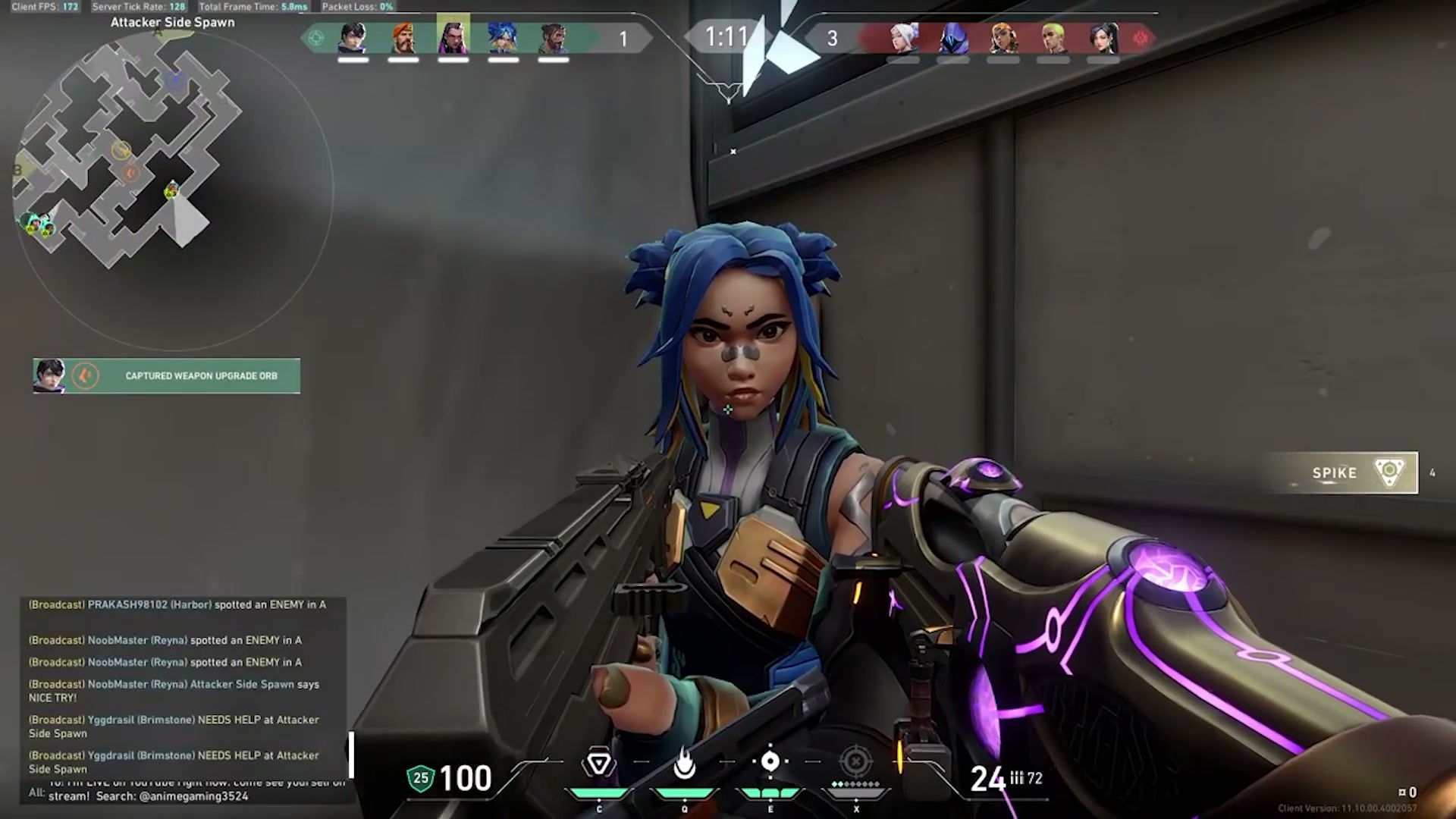Activate the Sky Smoke ability icon
The height and width of the screenshot is (819, 1456).
[x=770, y=761]
